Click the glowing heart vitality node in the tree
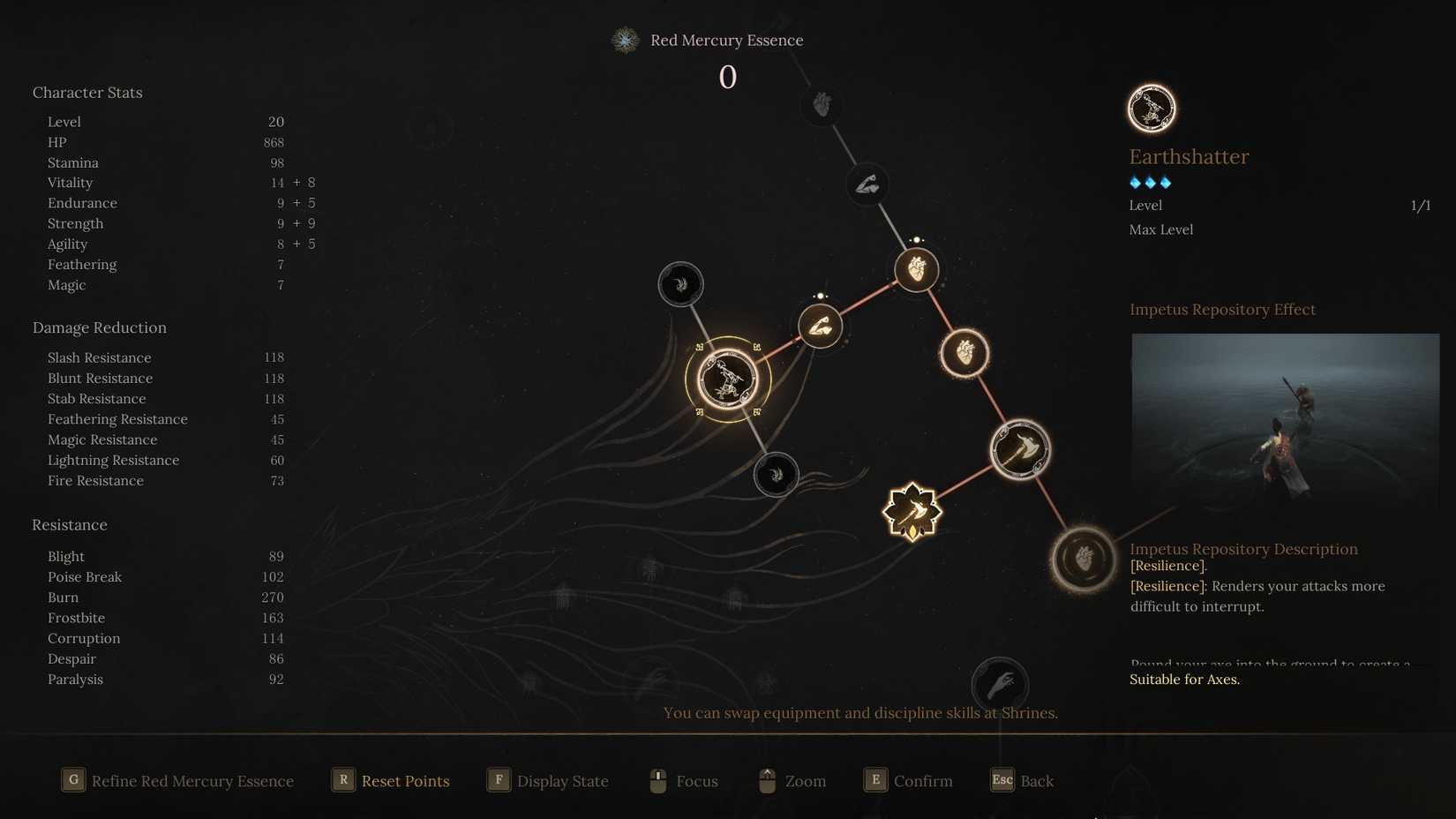Image resolution: width=1456 pixels, height=819 pixels. click(x=916, y=271)
